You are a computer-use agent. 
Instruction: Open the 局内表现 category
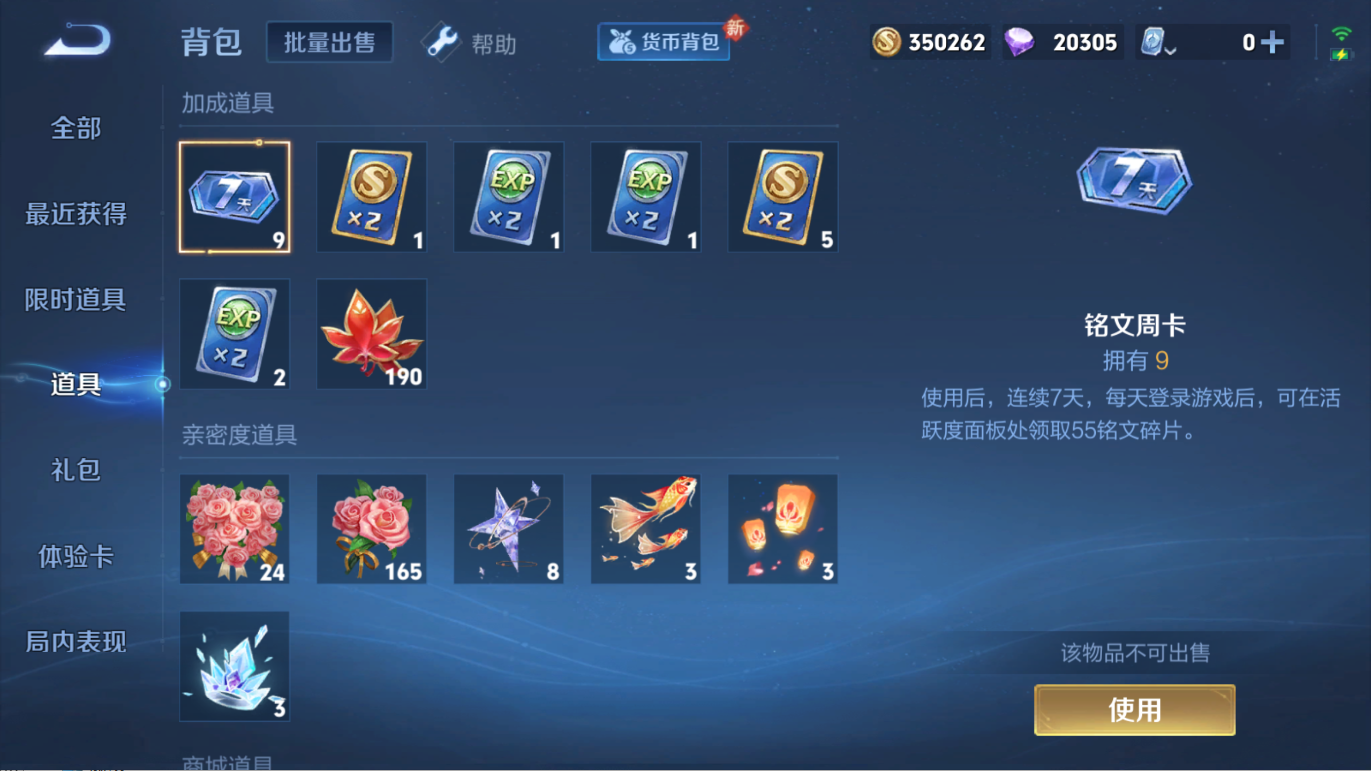coord(76,641)
